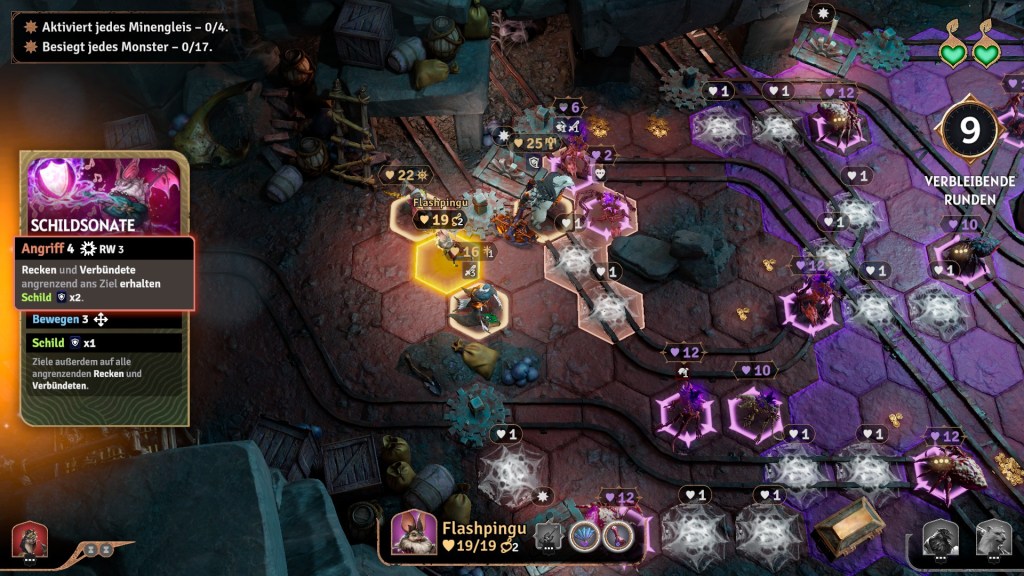Select the dark bird hero portrait

point(940,539)
